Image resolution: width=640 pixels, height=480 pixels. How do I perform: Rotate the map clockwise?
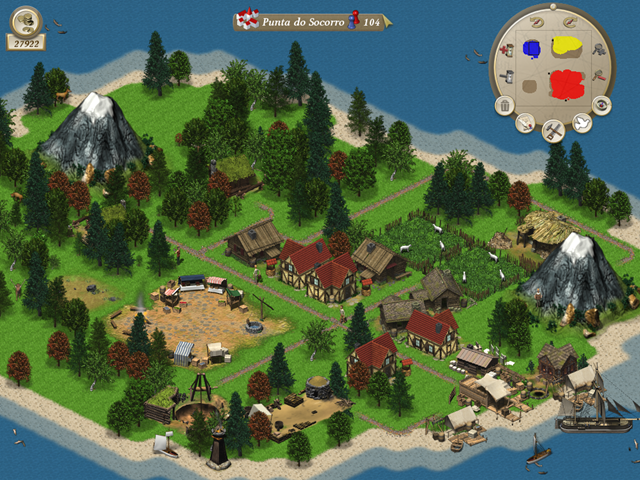tap(570, 22)
